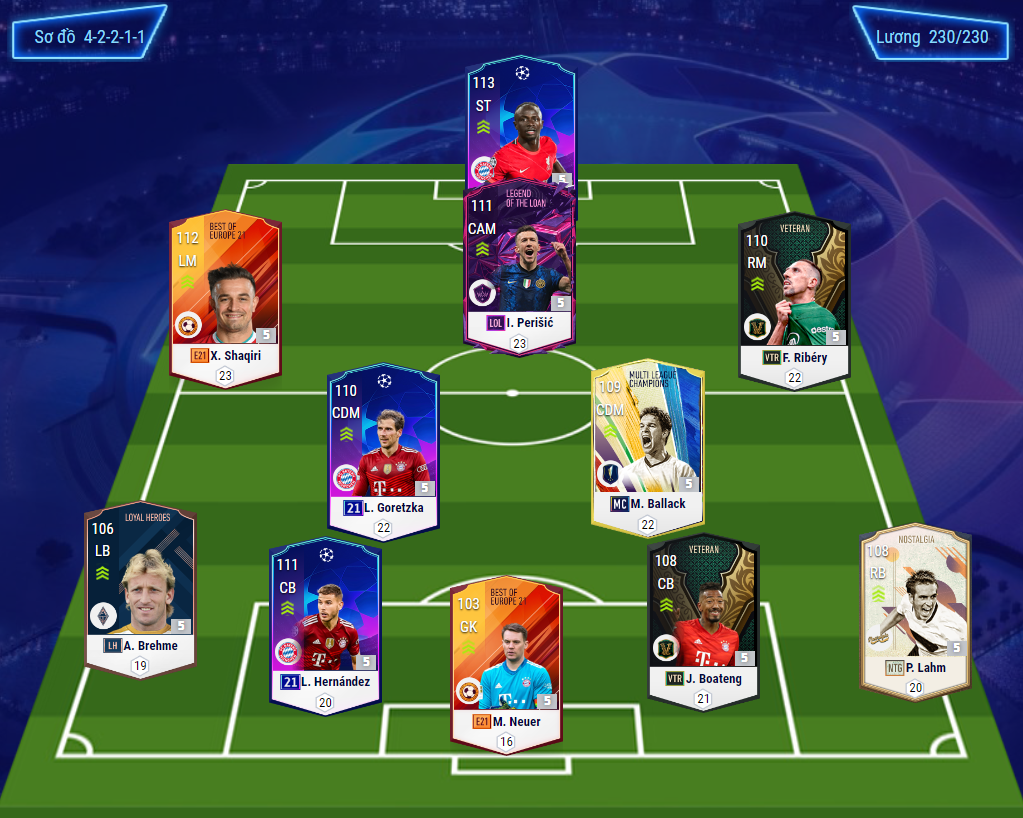The image size is (1023, 818).
Task: Pick the F. Ribéry RM card
Action: pos(794,297)
